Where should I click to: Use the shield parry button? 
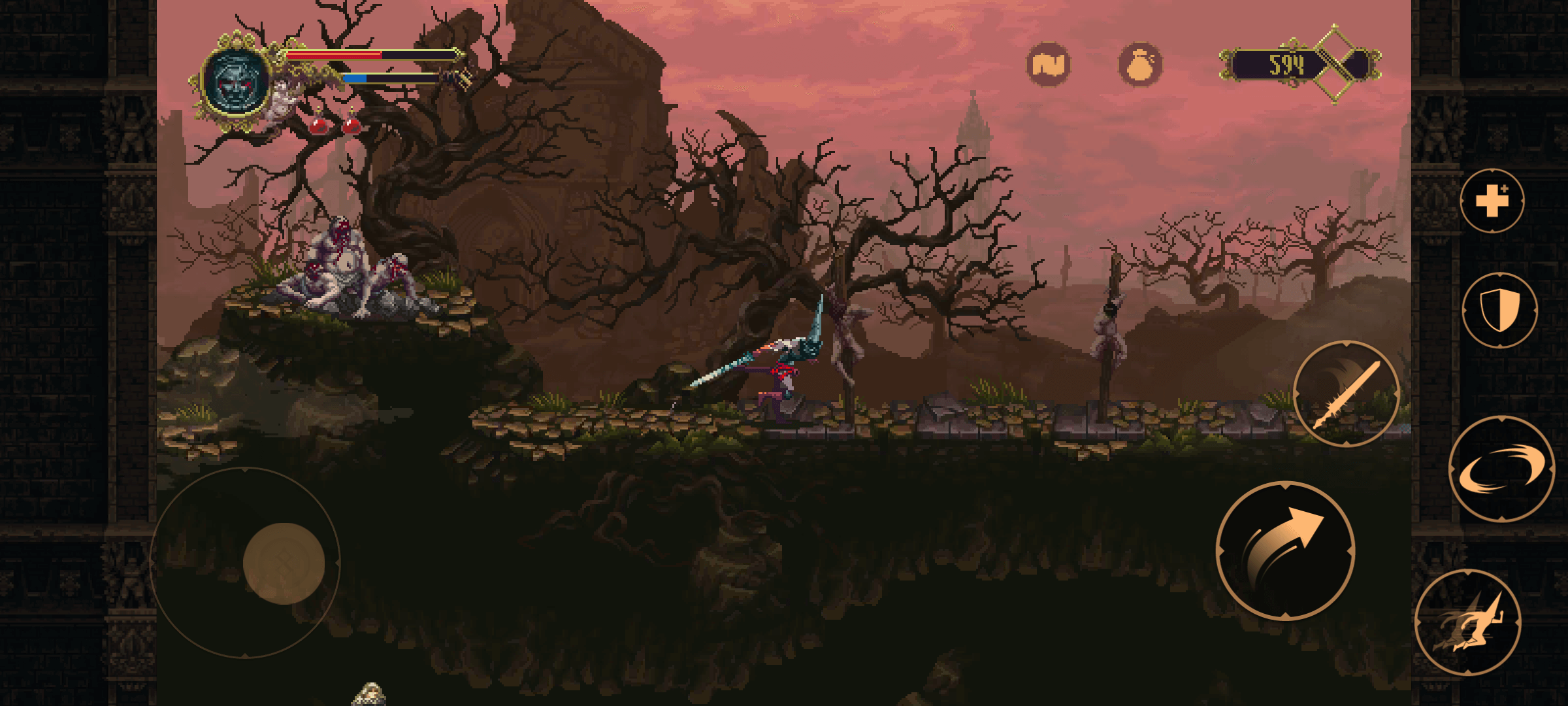coord(1499,311)
